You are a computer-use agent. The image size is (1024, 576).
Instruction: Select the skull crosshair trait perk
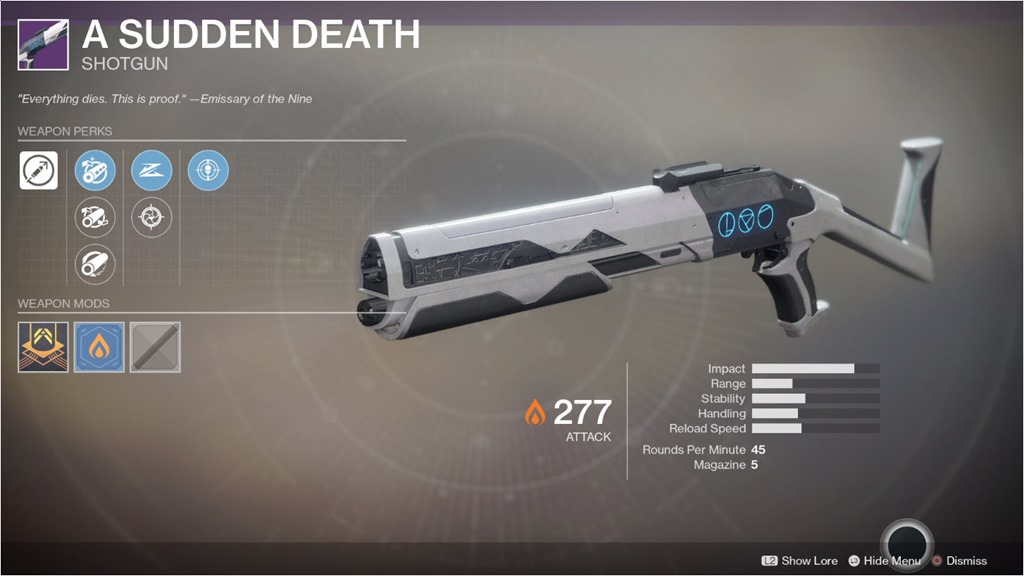coord(208,171)
